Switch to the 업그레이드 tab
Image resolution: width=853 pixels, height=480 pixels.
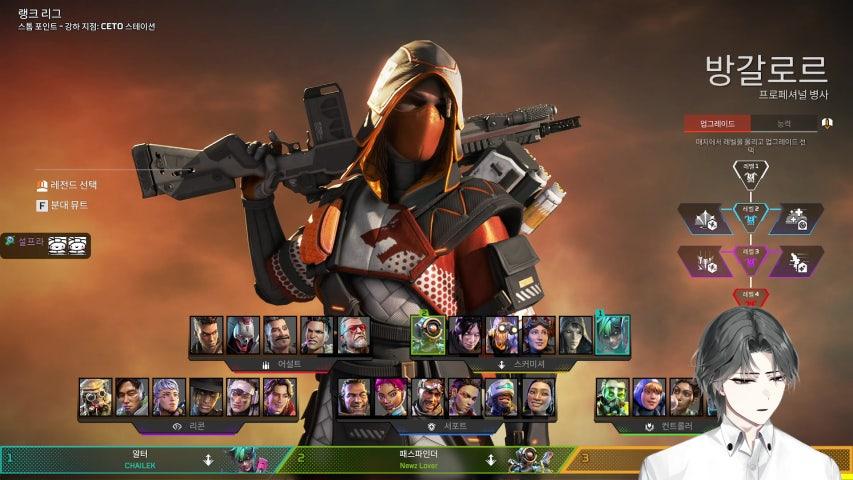pyautogui.click(x=717, y=124)
